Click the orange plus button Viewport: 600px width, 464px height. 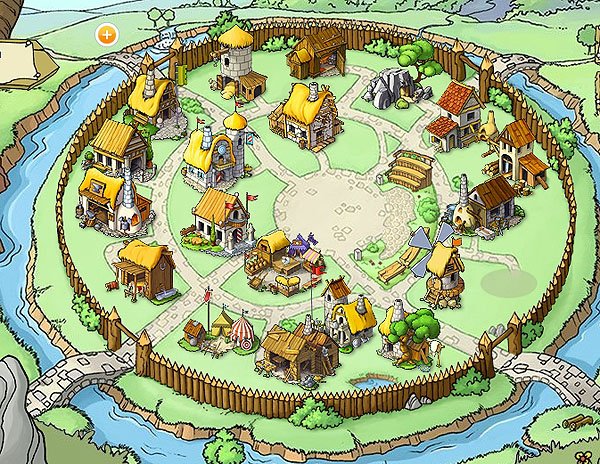pos(106,33)
